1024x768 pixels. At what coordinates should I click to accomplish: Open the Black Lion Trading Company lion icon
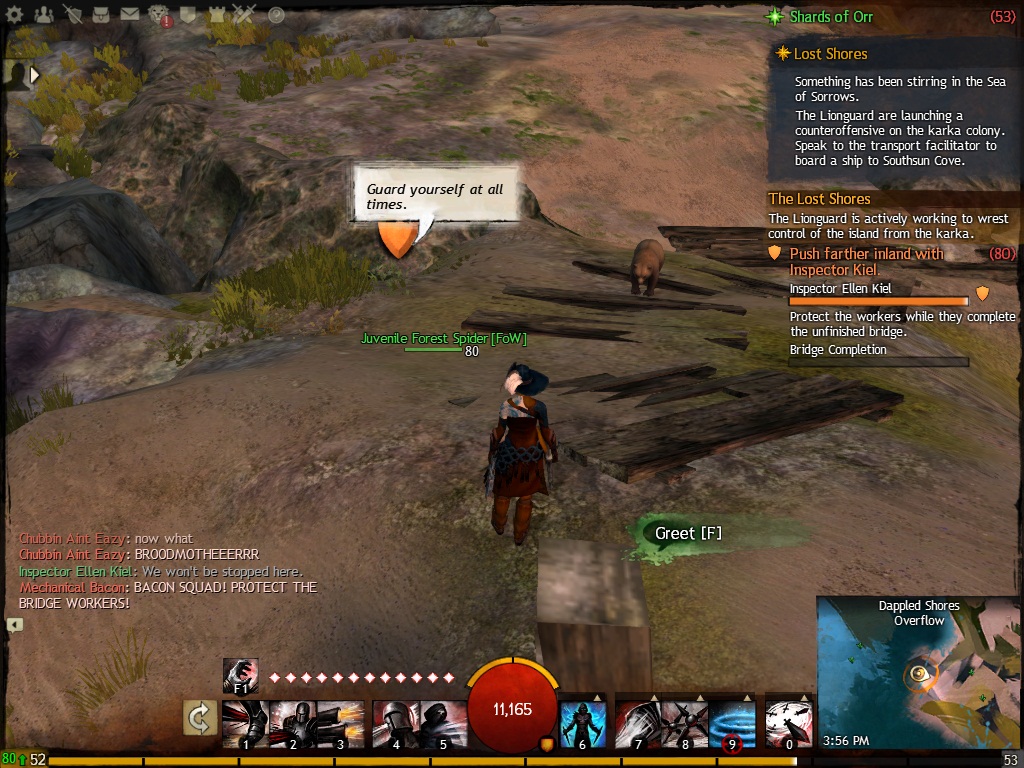pos(160,15)
